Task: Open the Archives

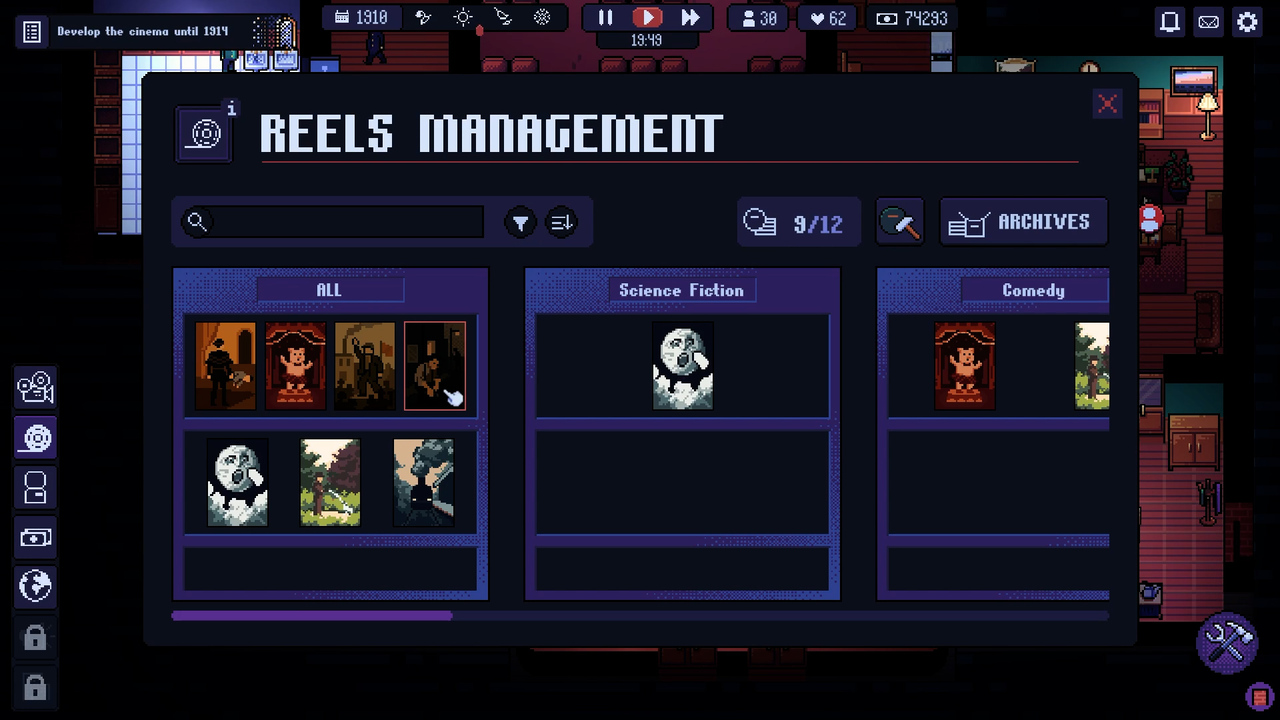Action: tap(1023, 222)
